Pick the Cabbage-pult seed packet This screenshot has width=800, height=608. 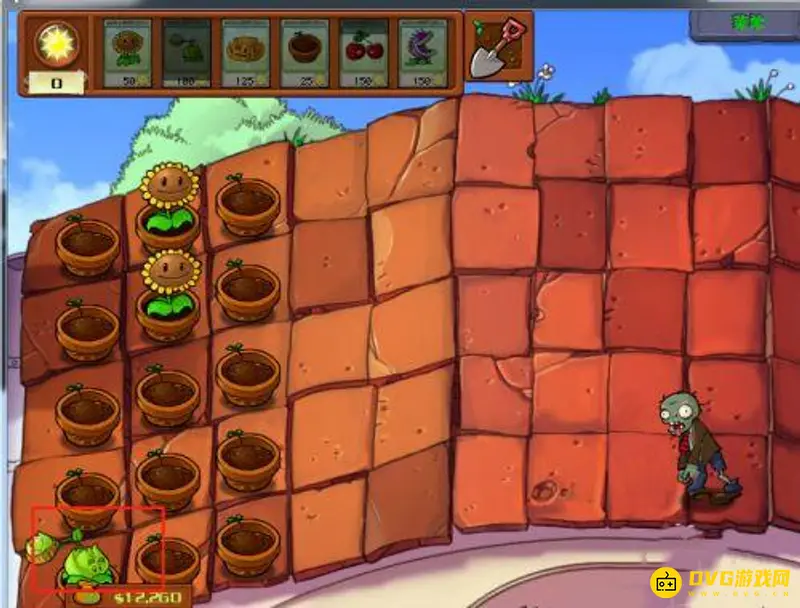pos(187,54)
